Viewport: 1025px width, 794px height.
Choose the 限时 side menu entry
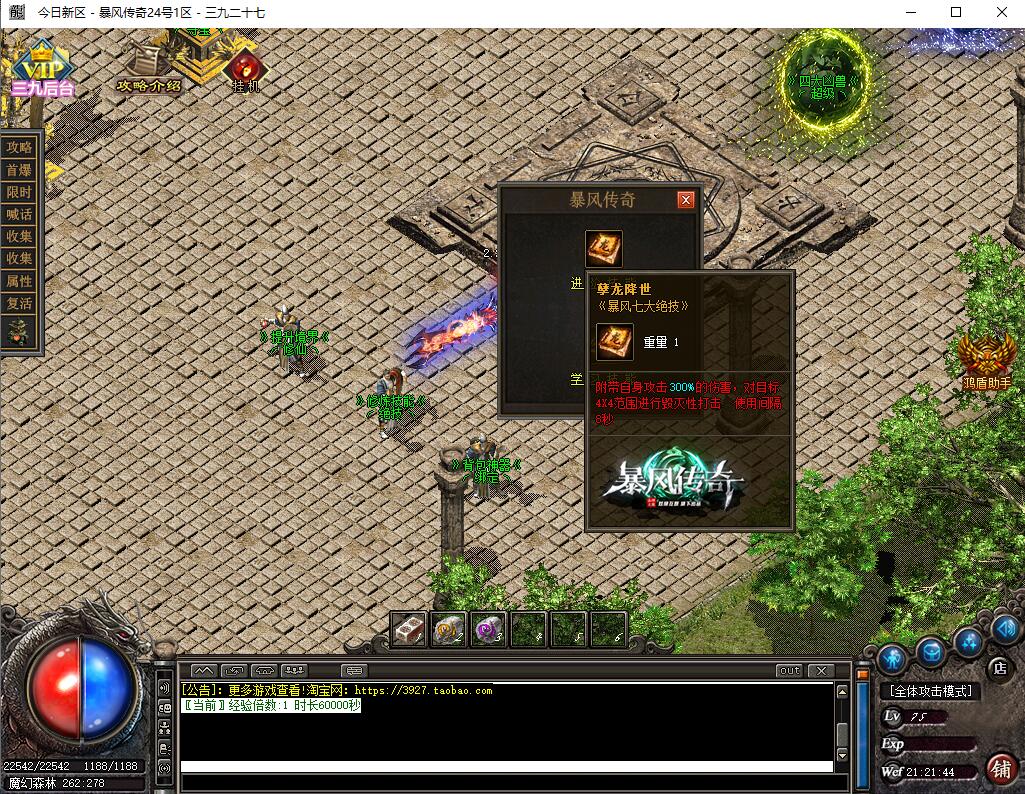coord(20,192)
